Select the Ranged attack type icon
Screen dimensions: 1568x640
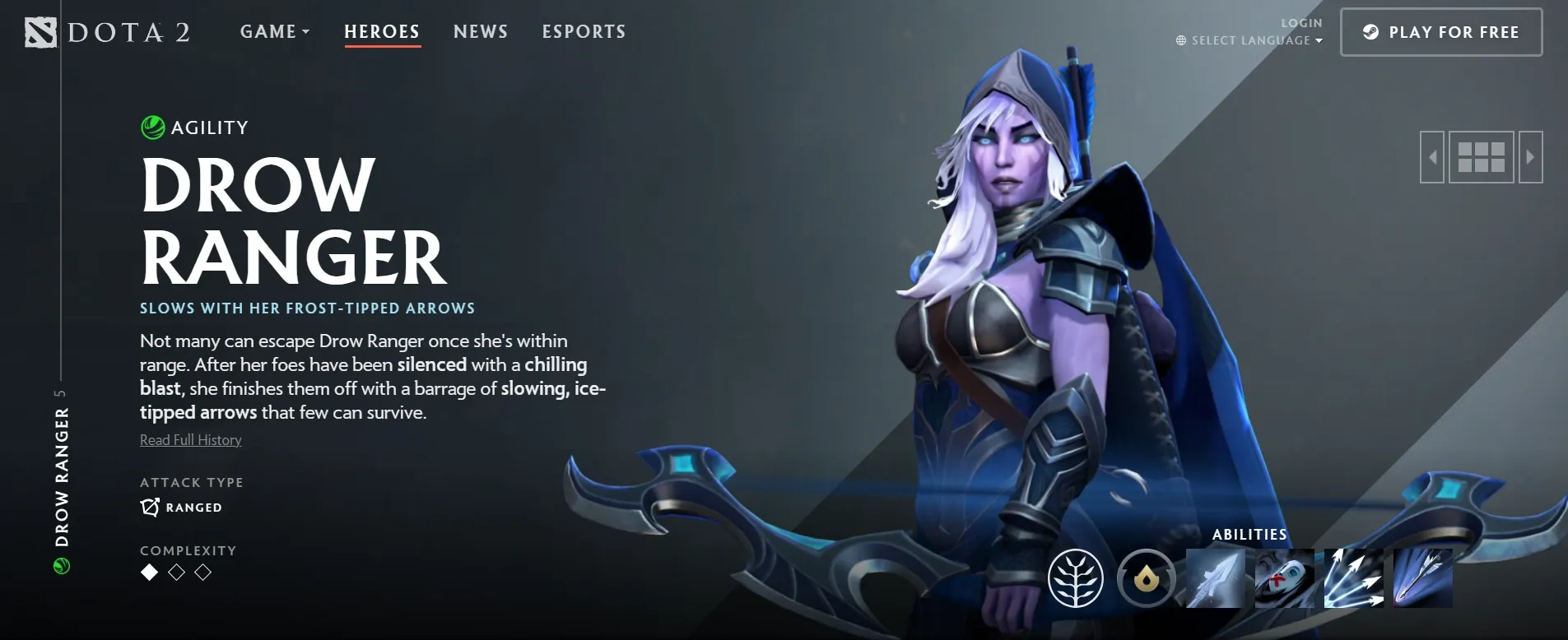coord(149,507)
